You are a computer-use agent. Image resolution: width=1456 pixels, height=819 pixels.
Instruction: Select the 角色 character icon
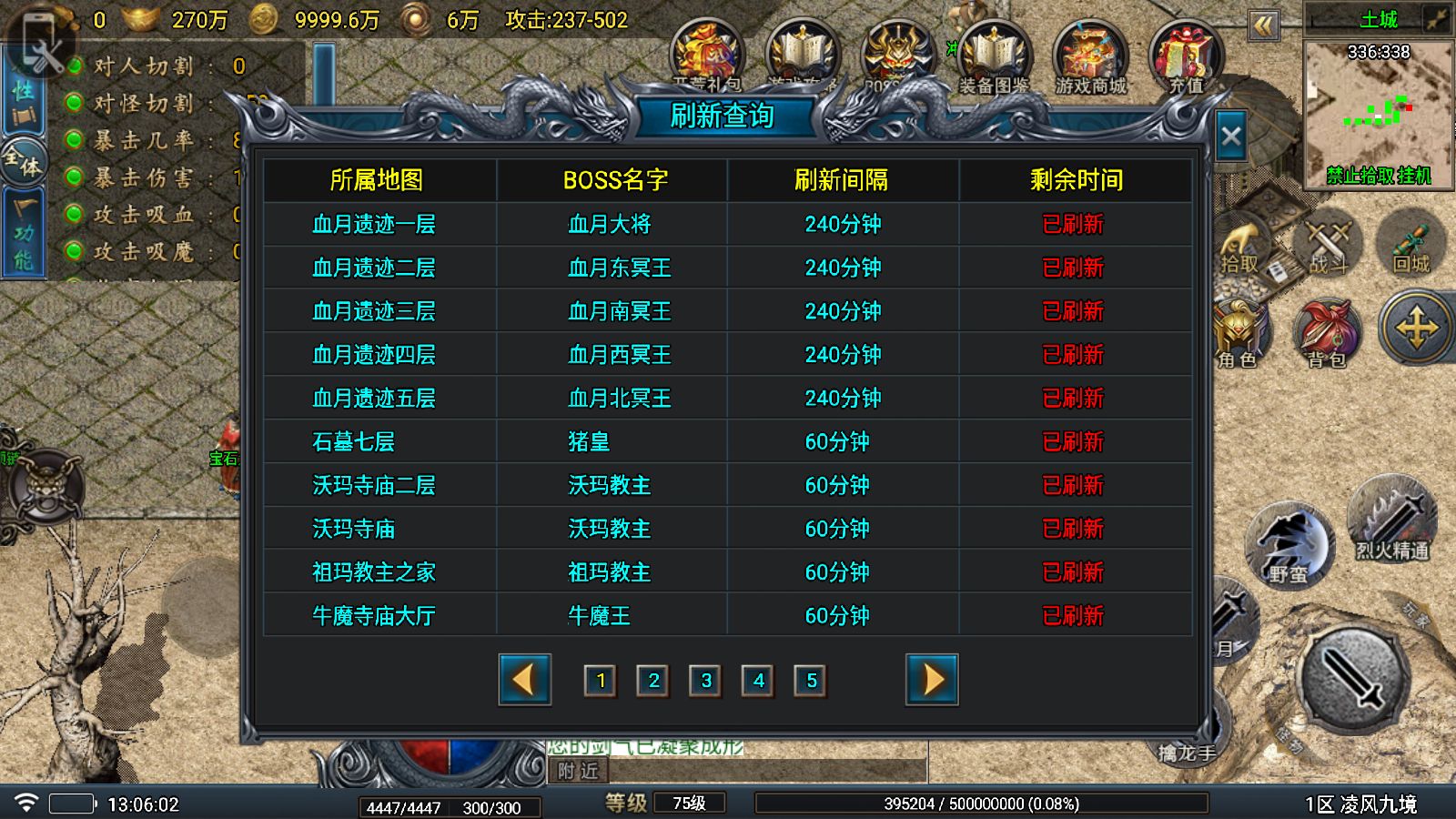pyautogui.click(x=1239, y=329)
